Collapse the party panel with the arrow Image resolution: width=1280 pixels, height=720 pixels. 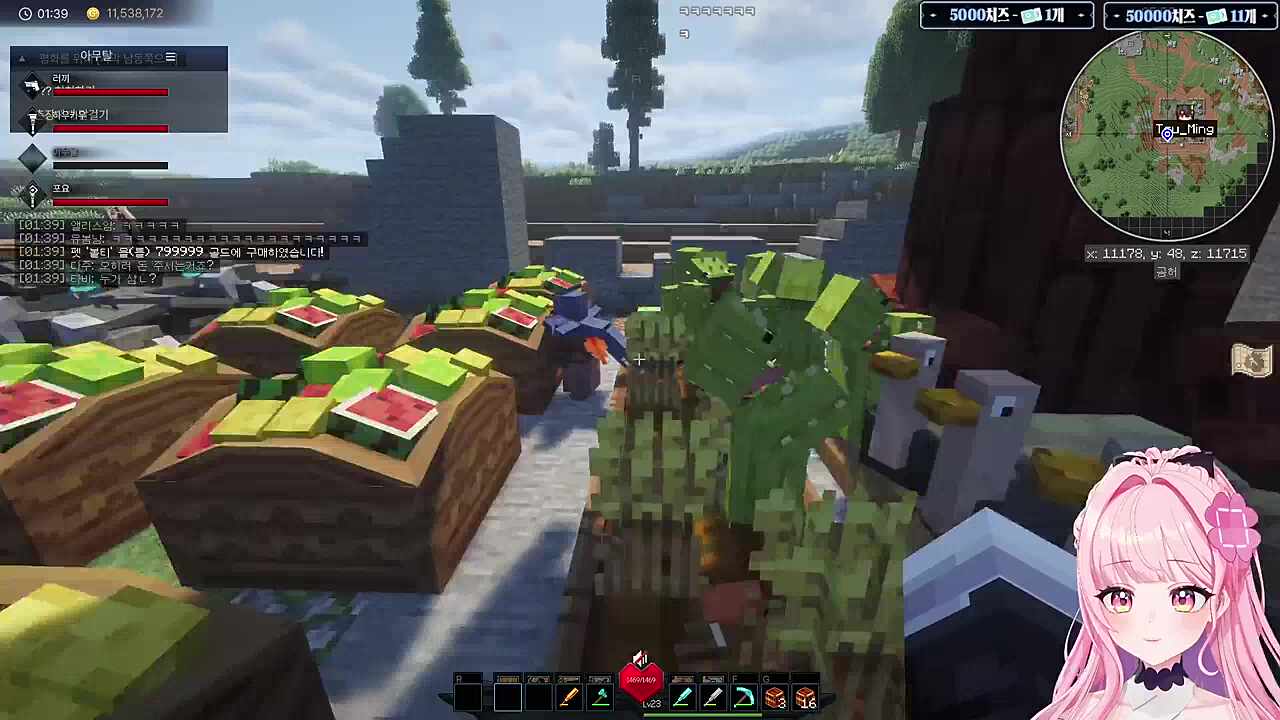click(24, 58)
